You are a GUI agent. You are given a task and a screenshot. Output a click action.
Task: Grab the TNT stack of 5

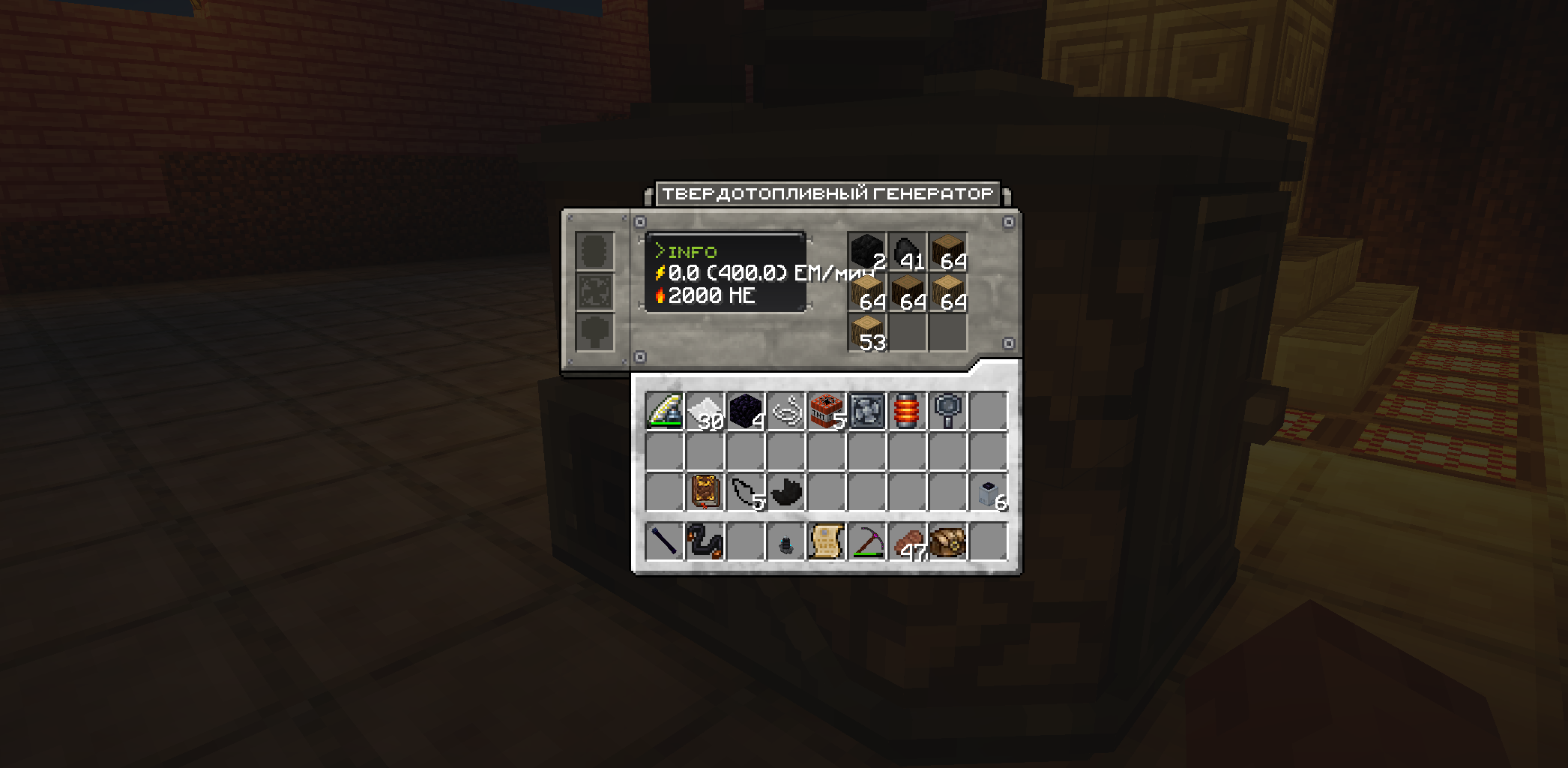tap(827, 411)
